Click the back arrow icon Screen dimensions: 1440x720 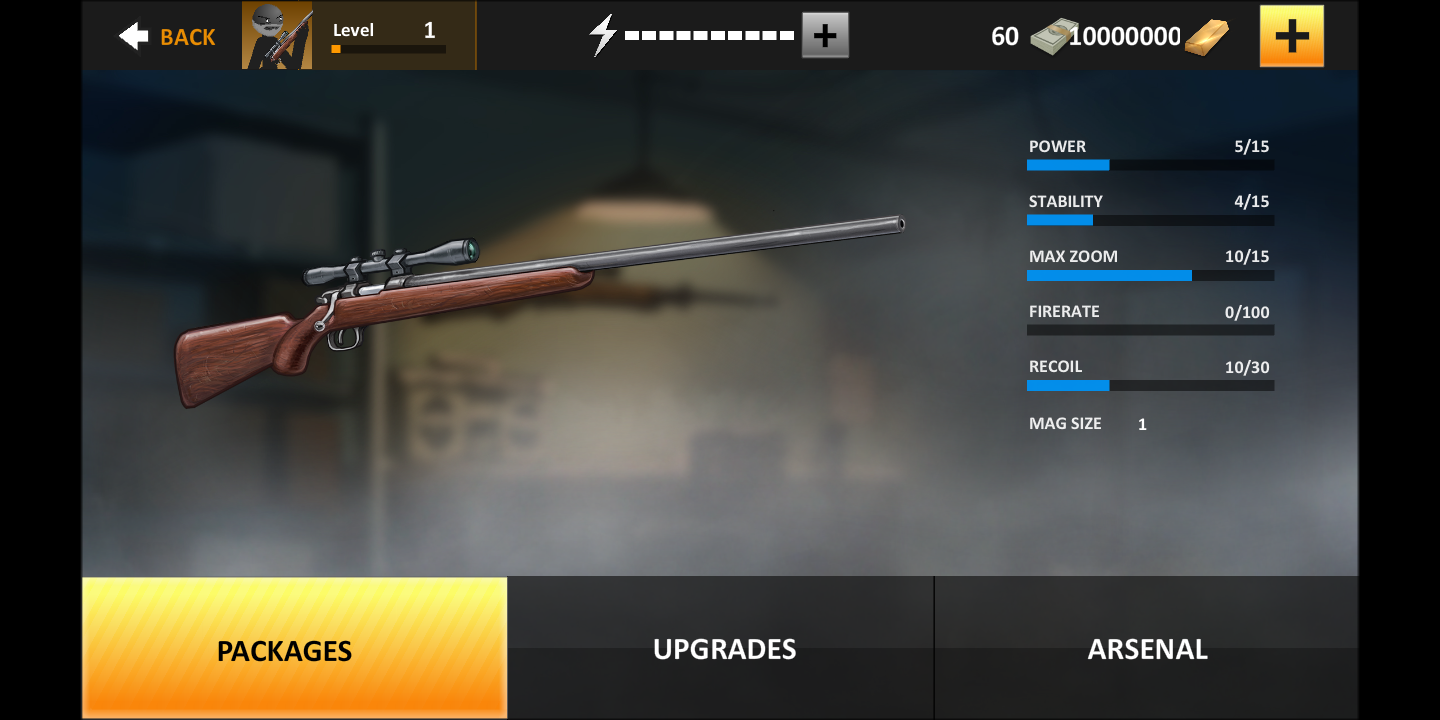133,34
